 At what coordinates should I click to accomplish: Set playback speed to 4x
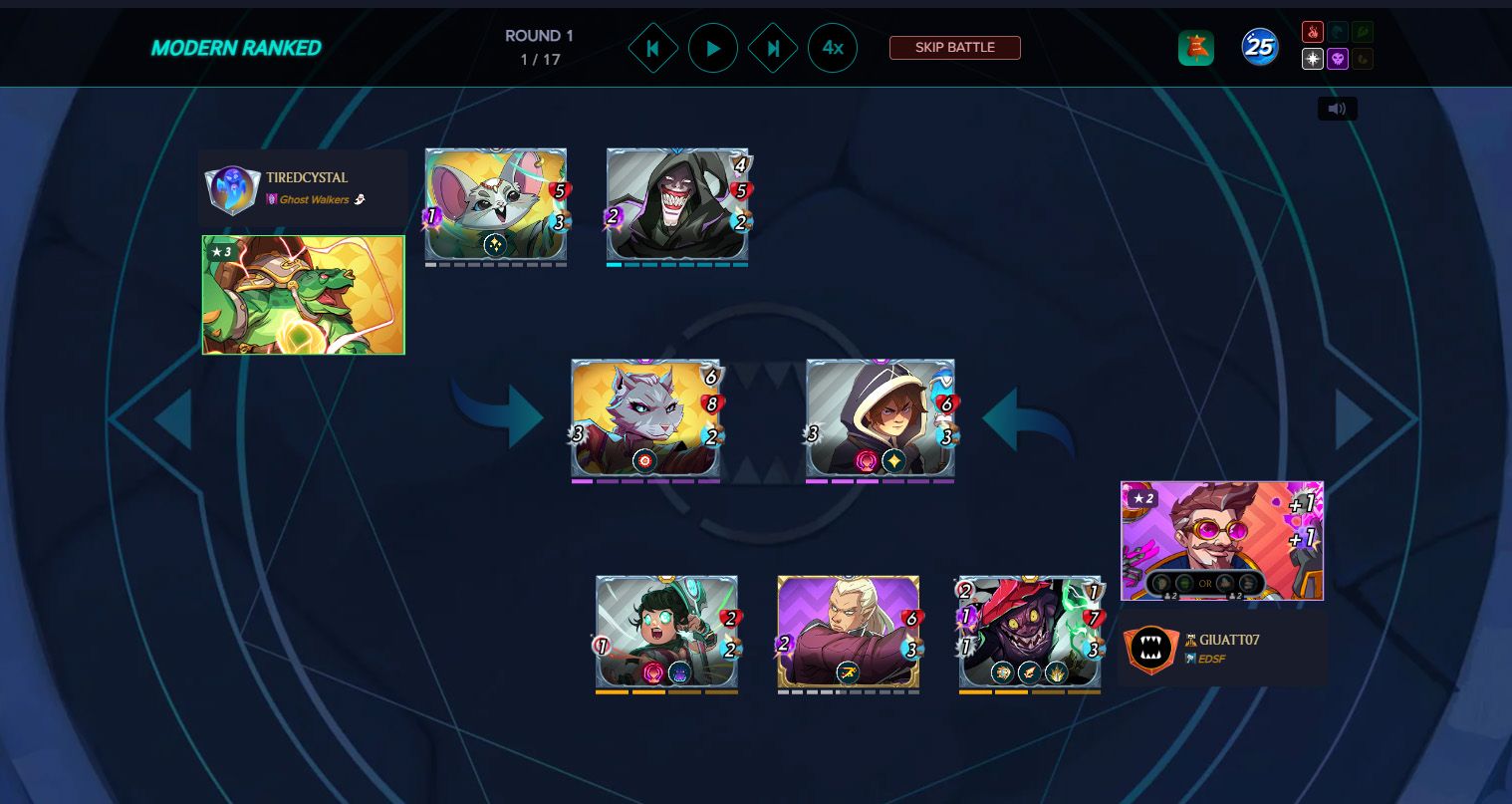tap(833, 48)
